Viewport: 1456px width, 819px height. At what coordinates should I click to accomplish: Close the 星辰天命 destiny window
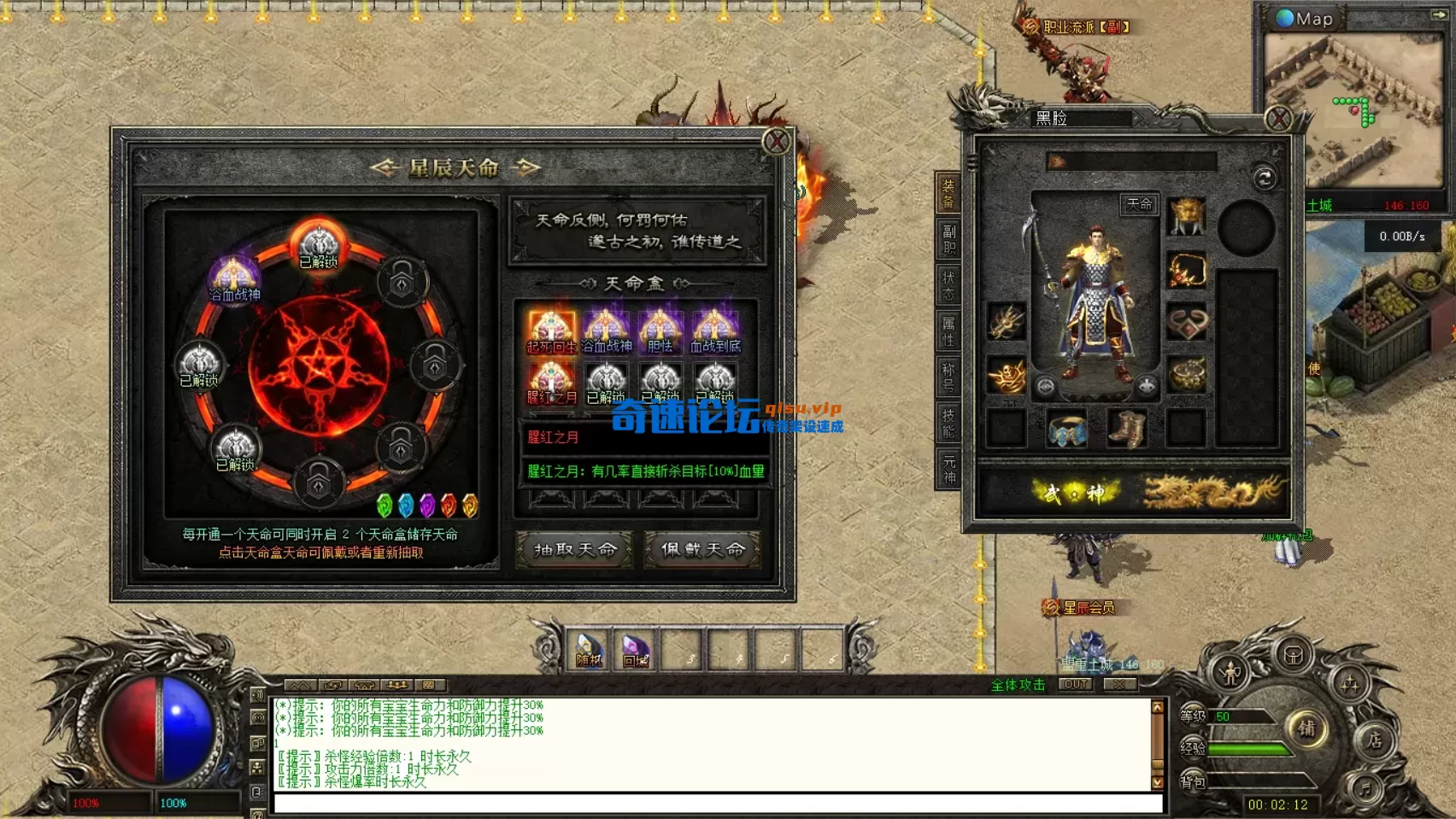click(x=776, y=142)
